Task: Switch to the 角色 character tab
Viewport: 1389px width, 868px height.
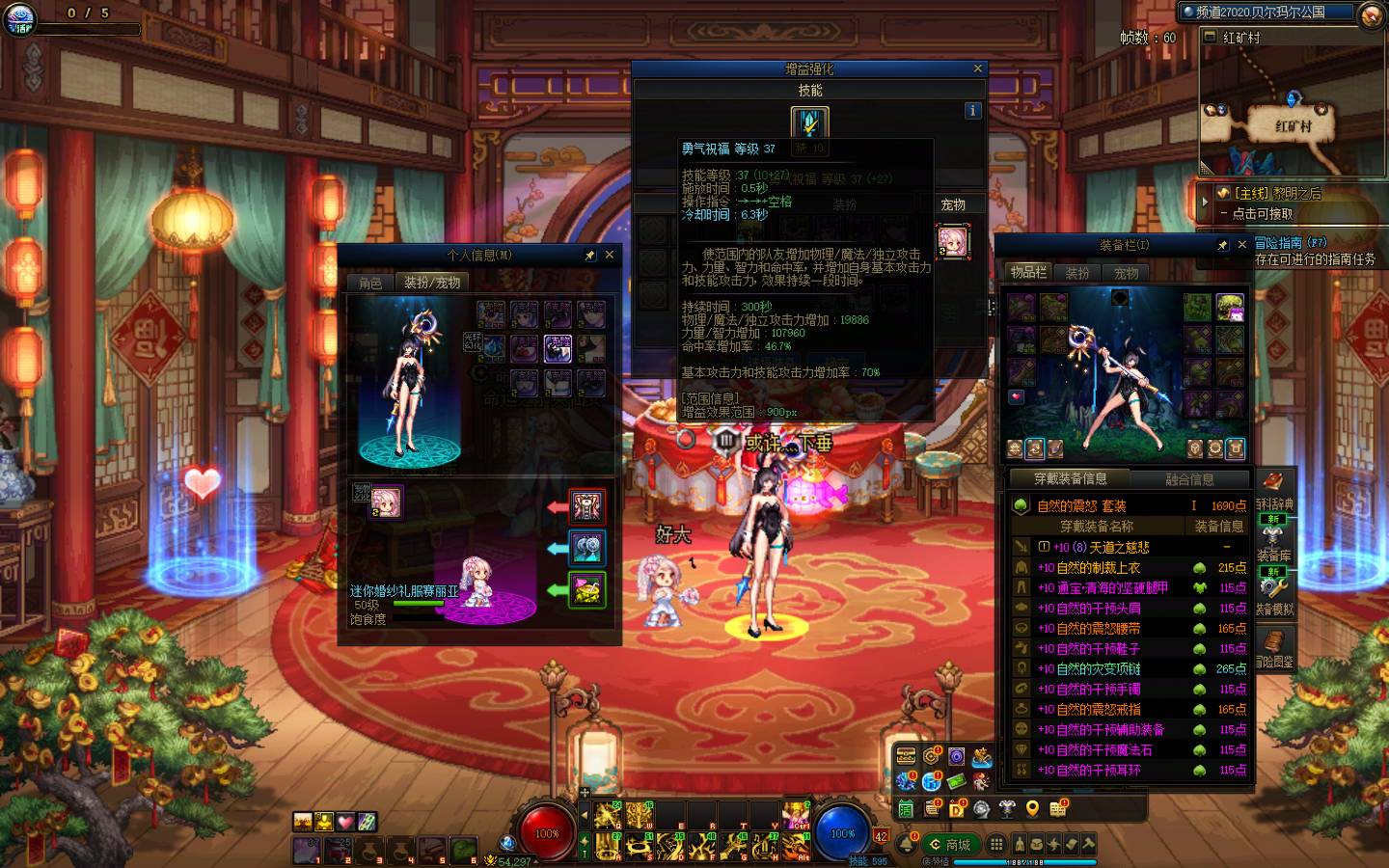Action: (x=370, y=283)
